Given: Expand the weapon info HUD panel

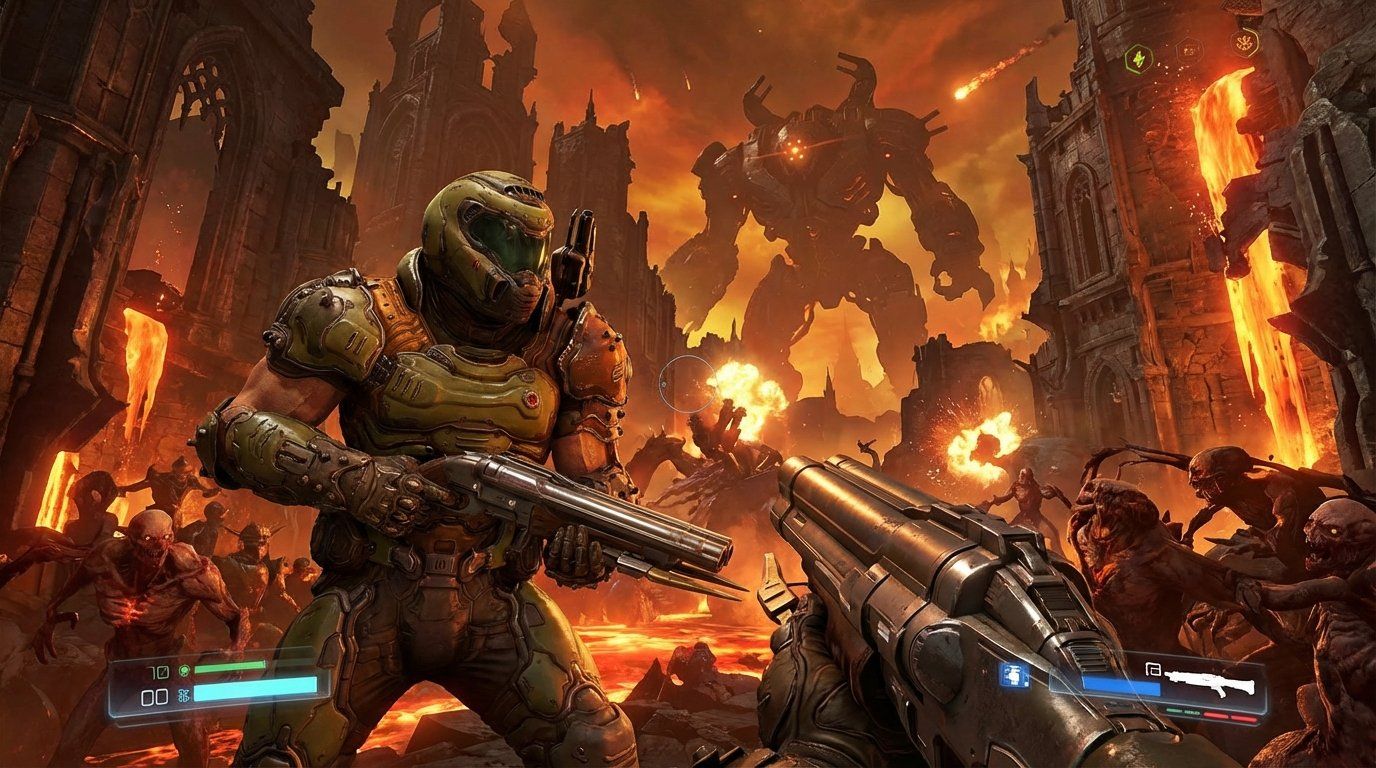Looking at the screenshot, I should [x=1160, y=690].
